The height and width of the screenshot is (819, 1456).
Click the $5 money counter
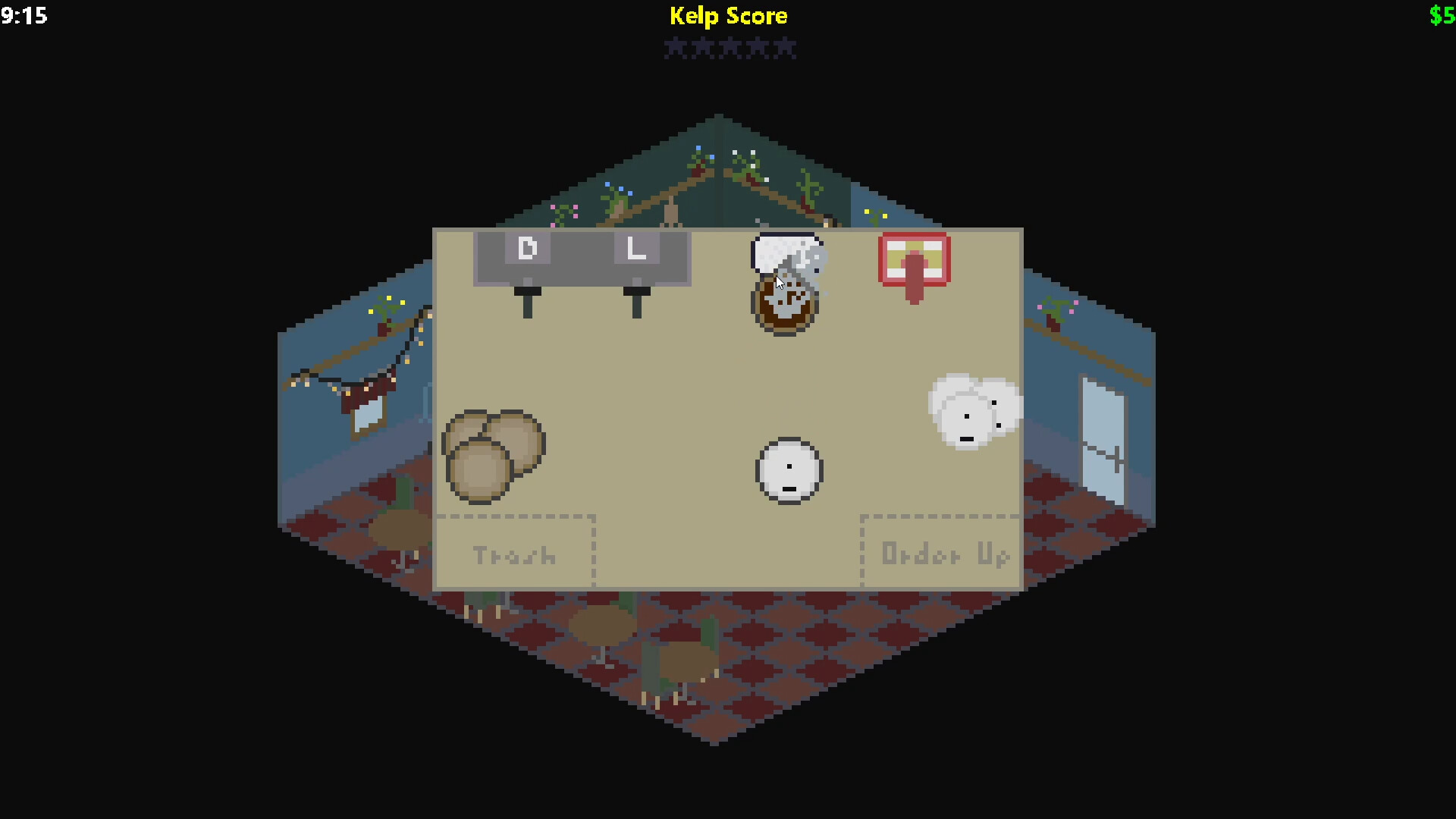[1442, 15]
